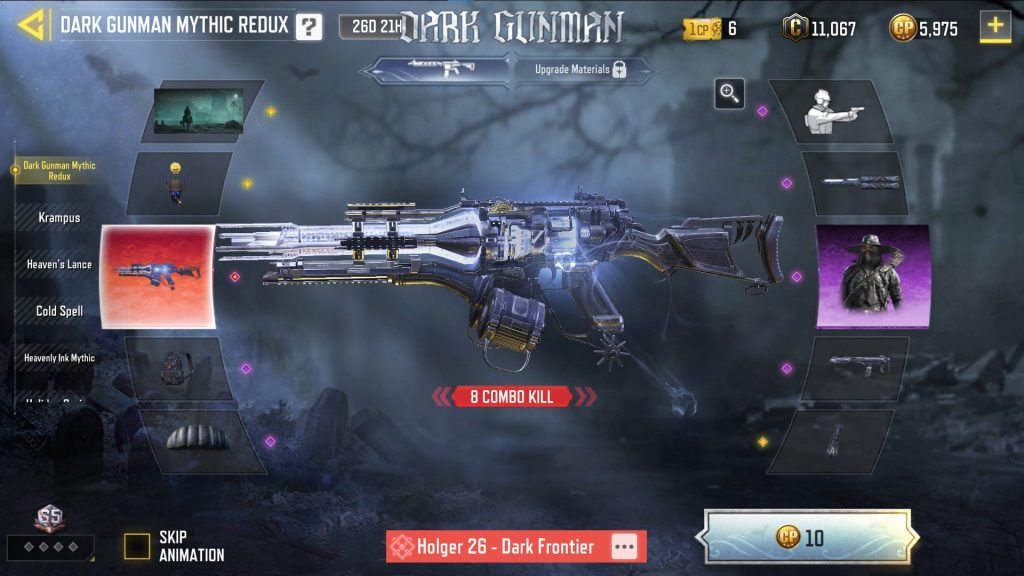Viewport: 1024px width, 576px height.
Task: Go back using the yellow arrow
Action: [x=32, y=25]
